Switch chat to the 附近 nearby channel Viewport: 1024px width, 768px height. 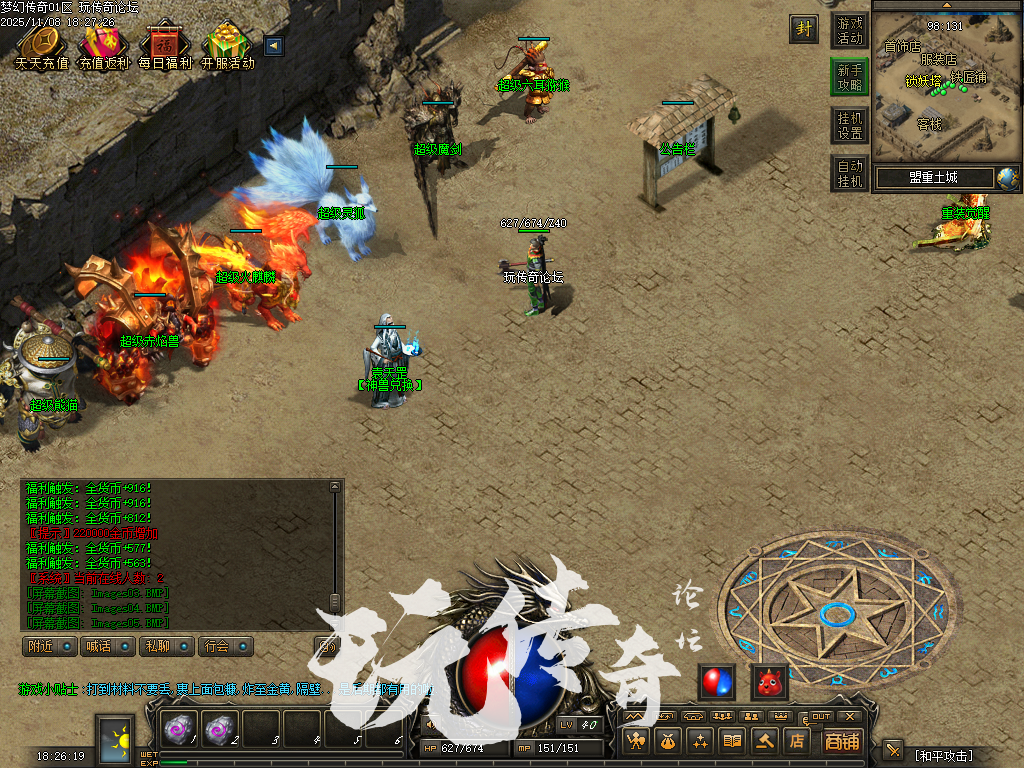click(x=49, y=646)
